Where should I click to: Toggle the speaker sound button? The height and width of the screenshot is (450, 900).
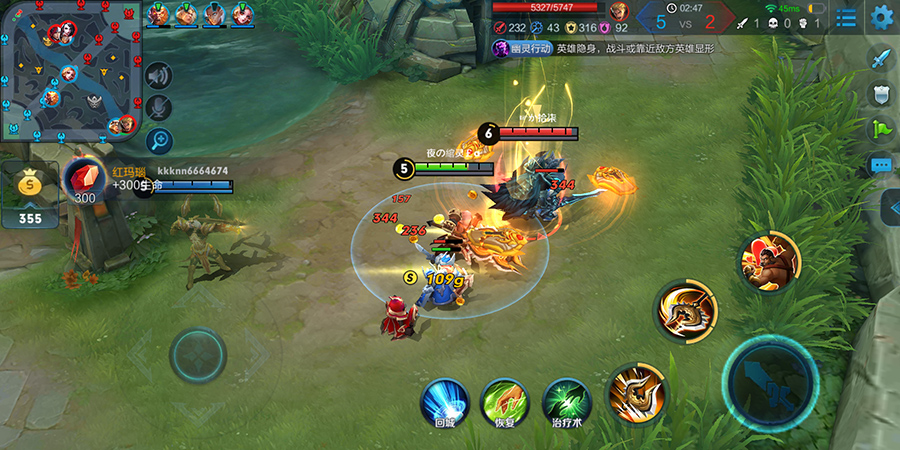159,75
